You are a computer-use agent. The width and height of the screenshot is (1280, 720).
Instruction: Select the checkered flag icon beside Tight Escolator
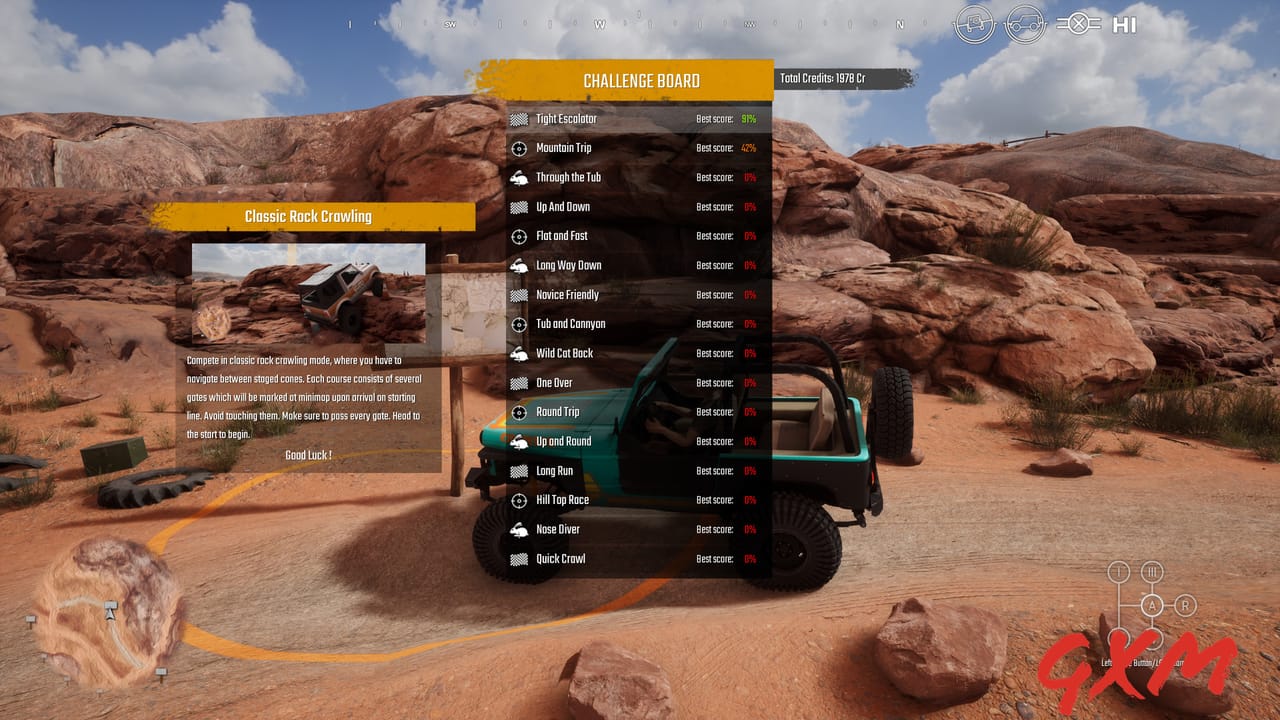pyautogui.click(x=518, y=118)
